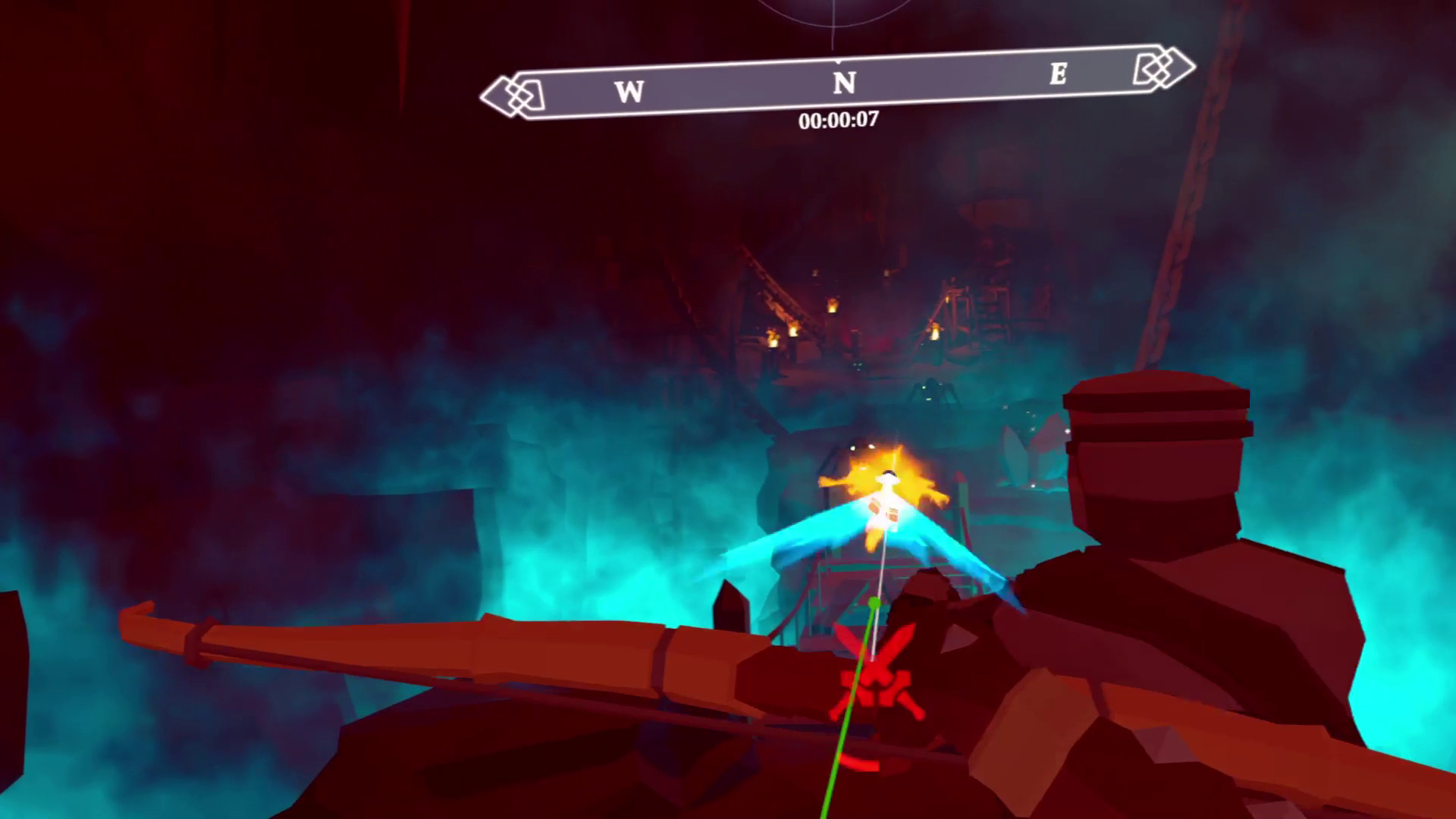Viewport: 1456px width, 819px height.
Task: Select the N marker on the compass bar
Action: click(844, 82)
